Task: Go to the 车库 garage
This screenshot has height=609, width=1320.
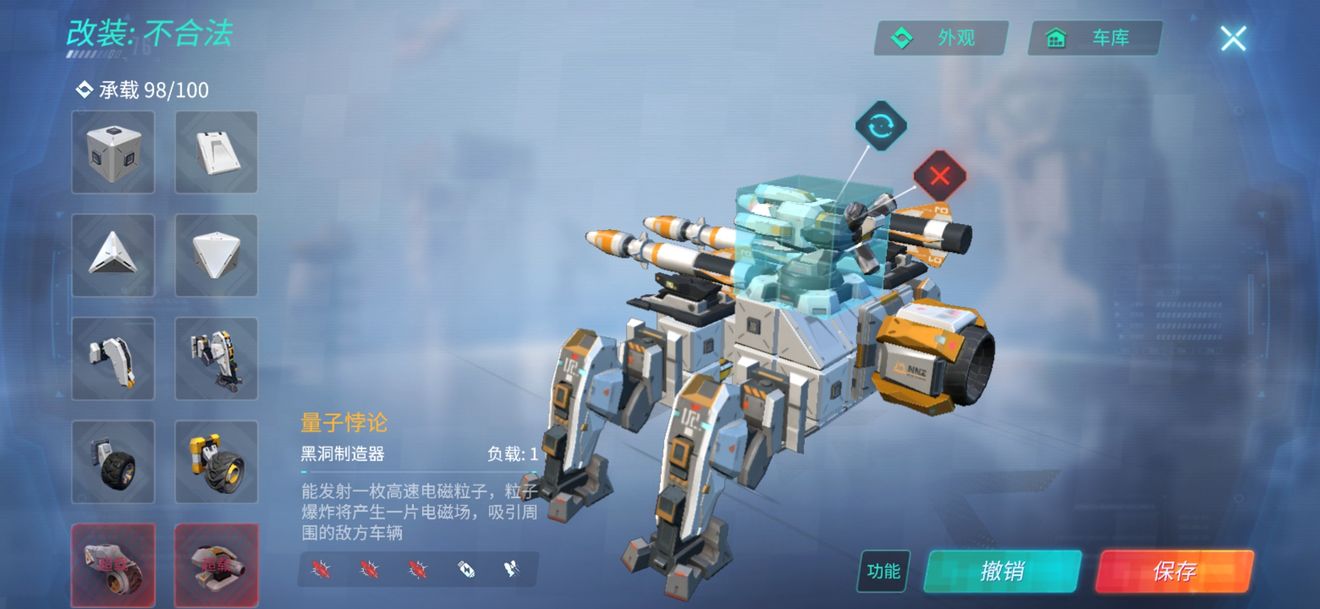Action: [1095, 39]
